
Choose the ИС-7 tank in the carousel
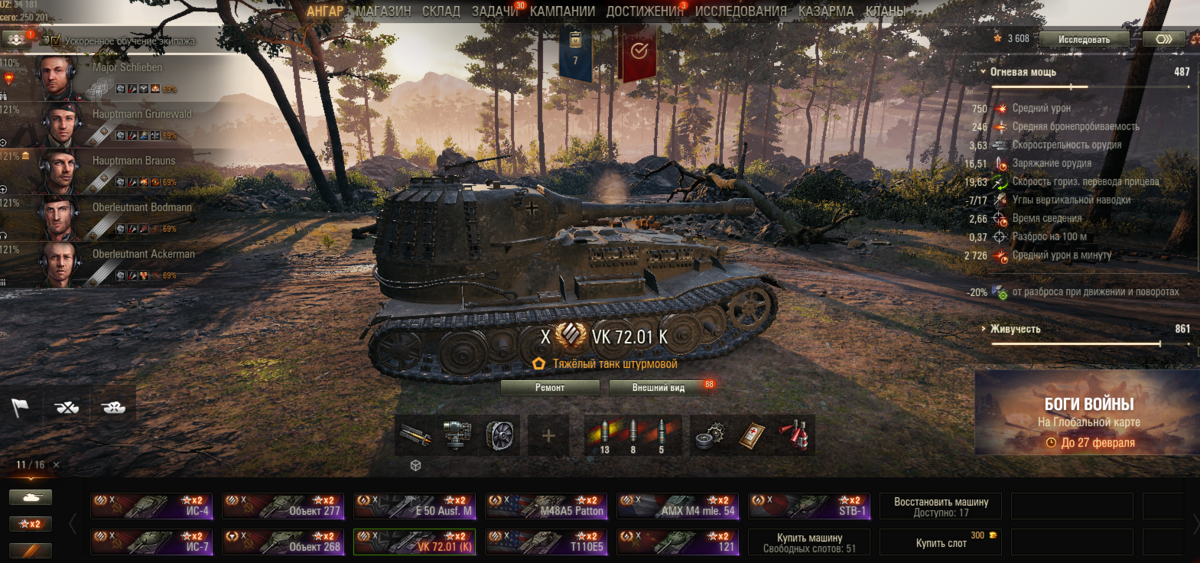point(151,541)
